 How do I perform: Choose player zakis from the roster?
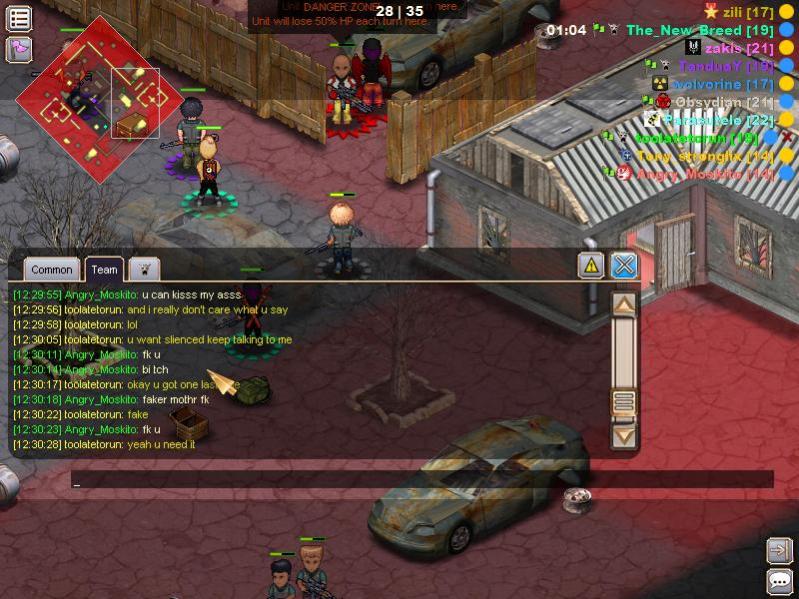click(x=738, y=48)
